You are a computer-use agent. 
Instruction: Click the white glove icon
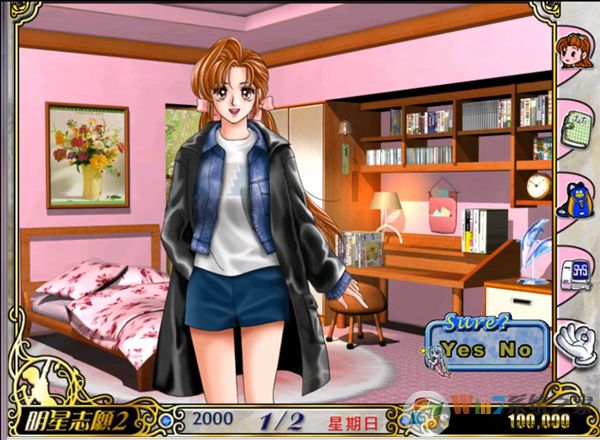pyautogui.click(x=575, y=340)
